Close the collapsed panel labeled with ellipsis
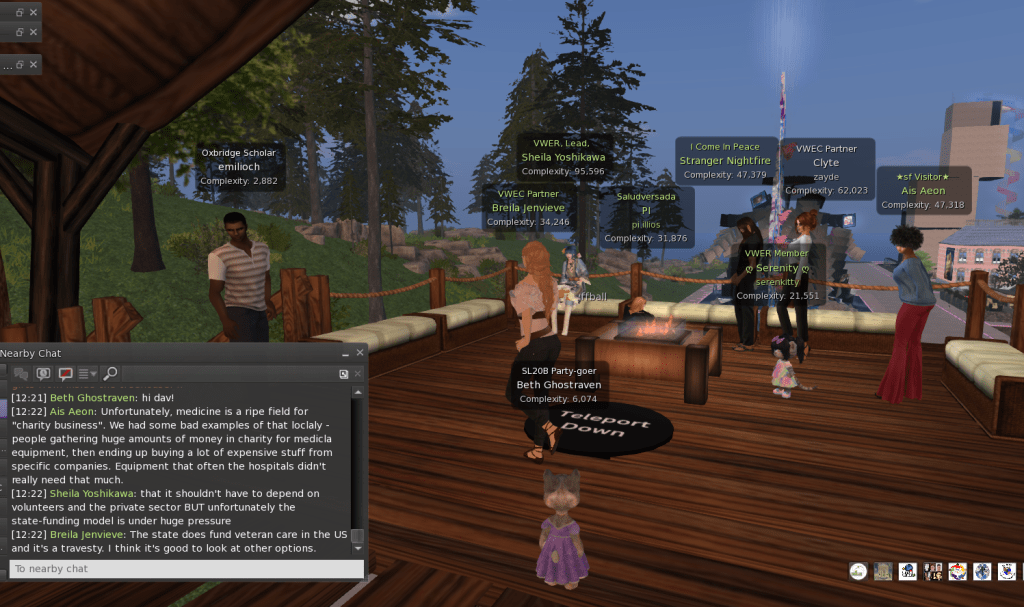The height and width of the screenshot is (607, 1024). click(x=33, y=64)
